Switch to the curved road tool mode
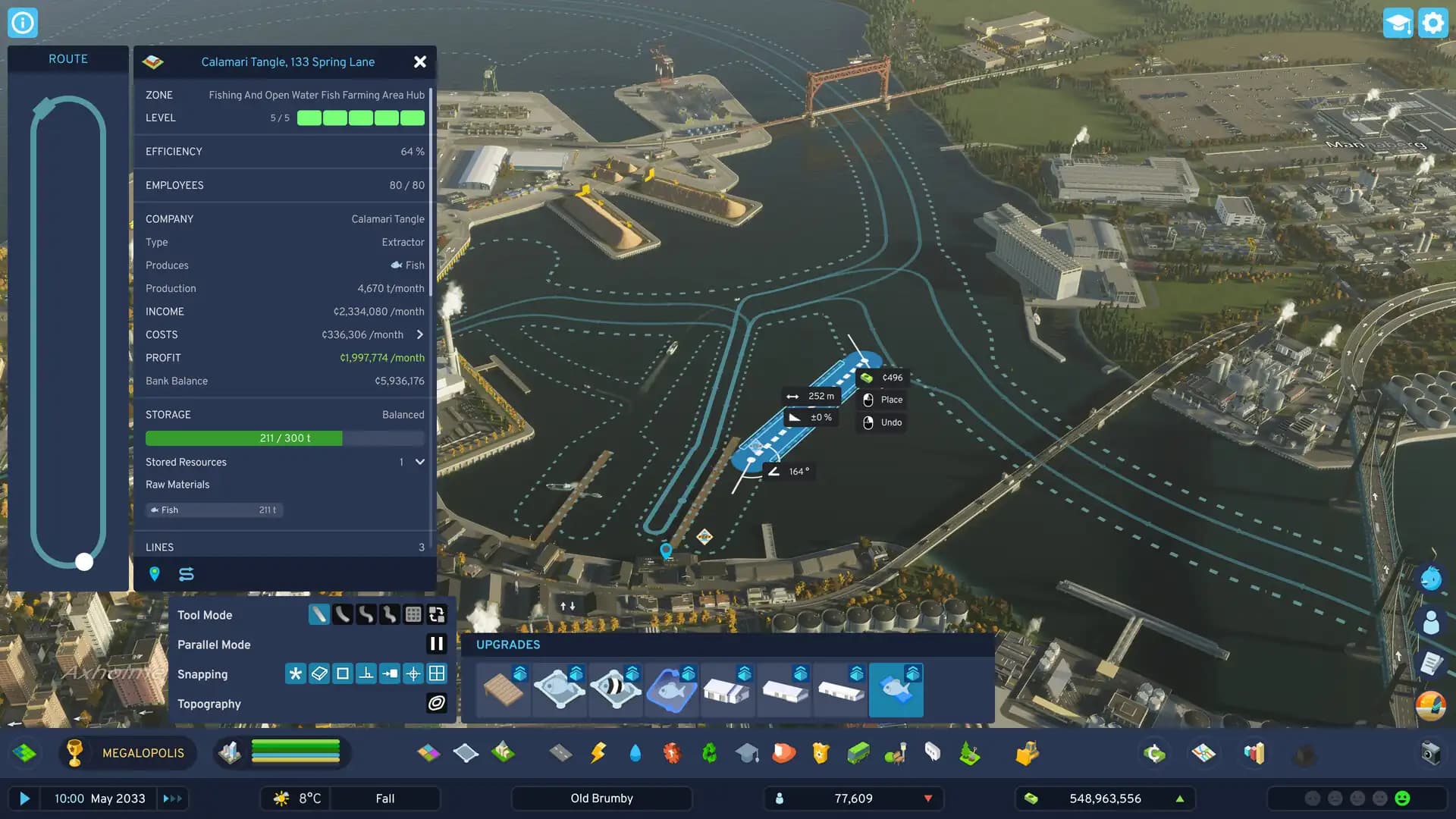This screenshot has width=1456, height=819. point(342,614)
